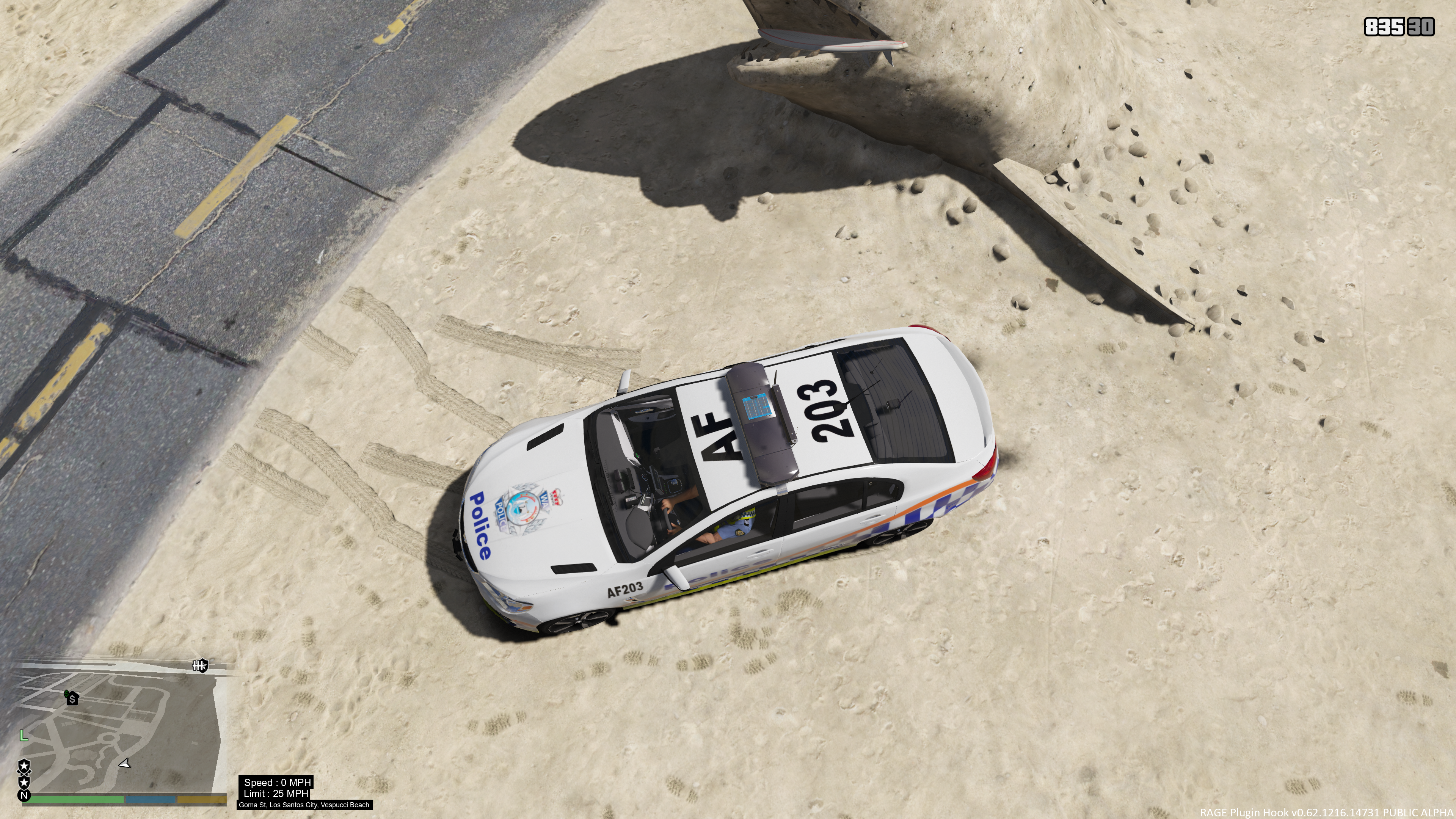The width and height of the screenshot is (1456, 819).
Task: Select the green L marker on minimap
Action: coord(23,735)
